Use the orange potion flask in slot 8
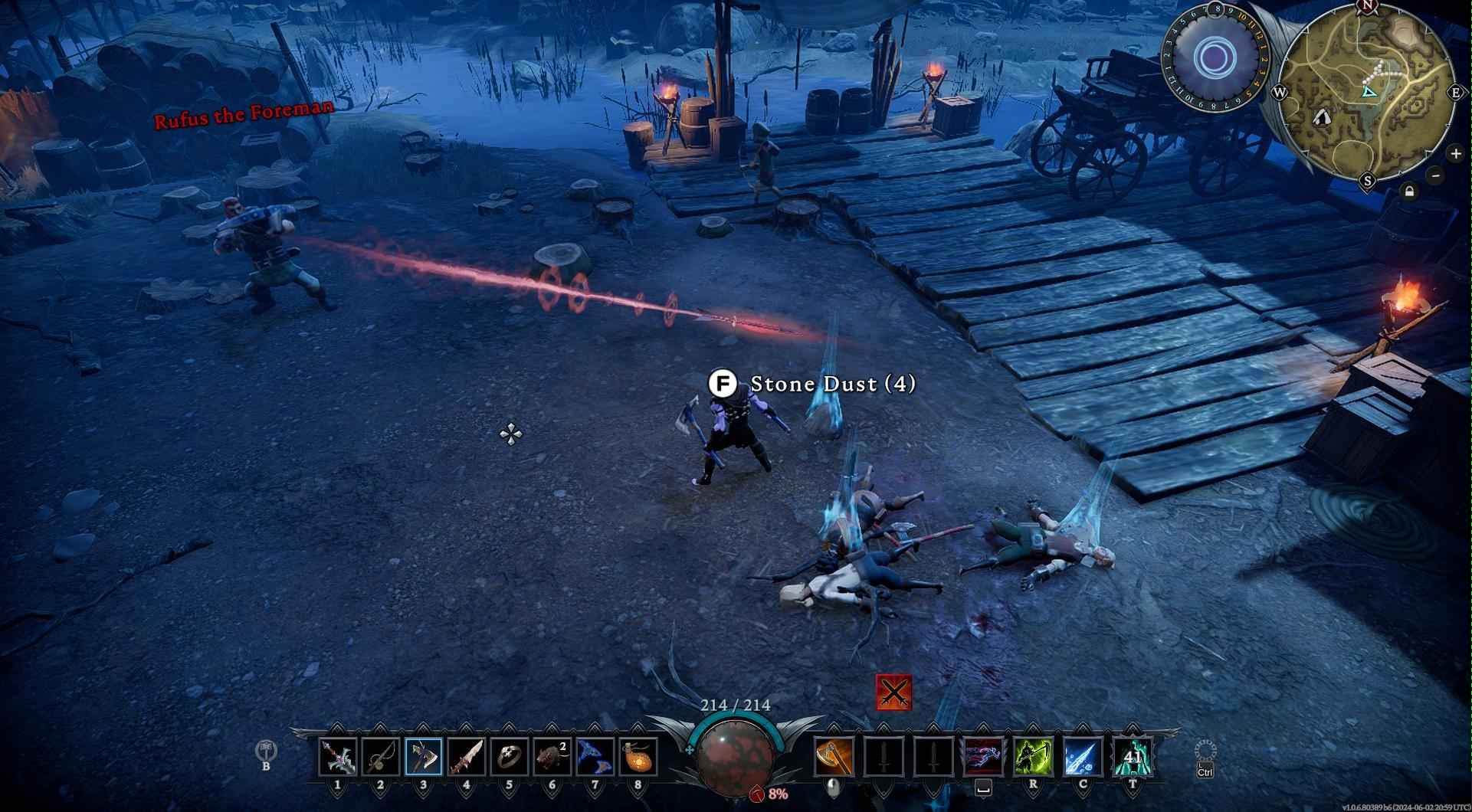The image size is (1472, 812). click(x=638, y=757)
